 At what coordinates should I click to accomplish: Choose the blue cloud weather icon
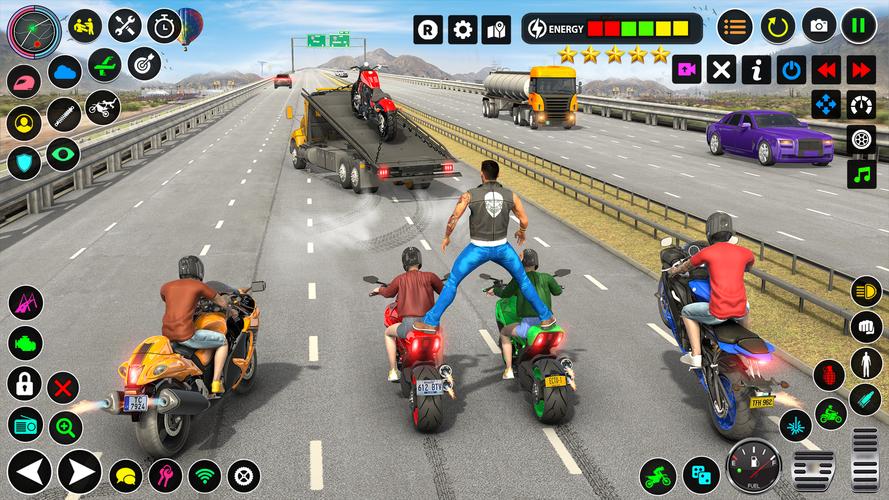[65, 72]
